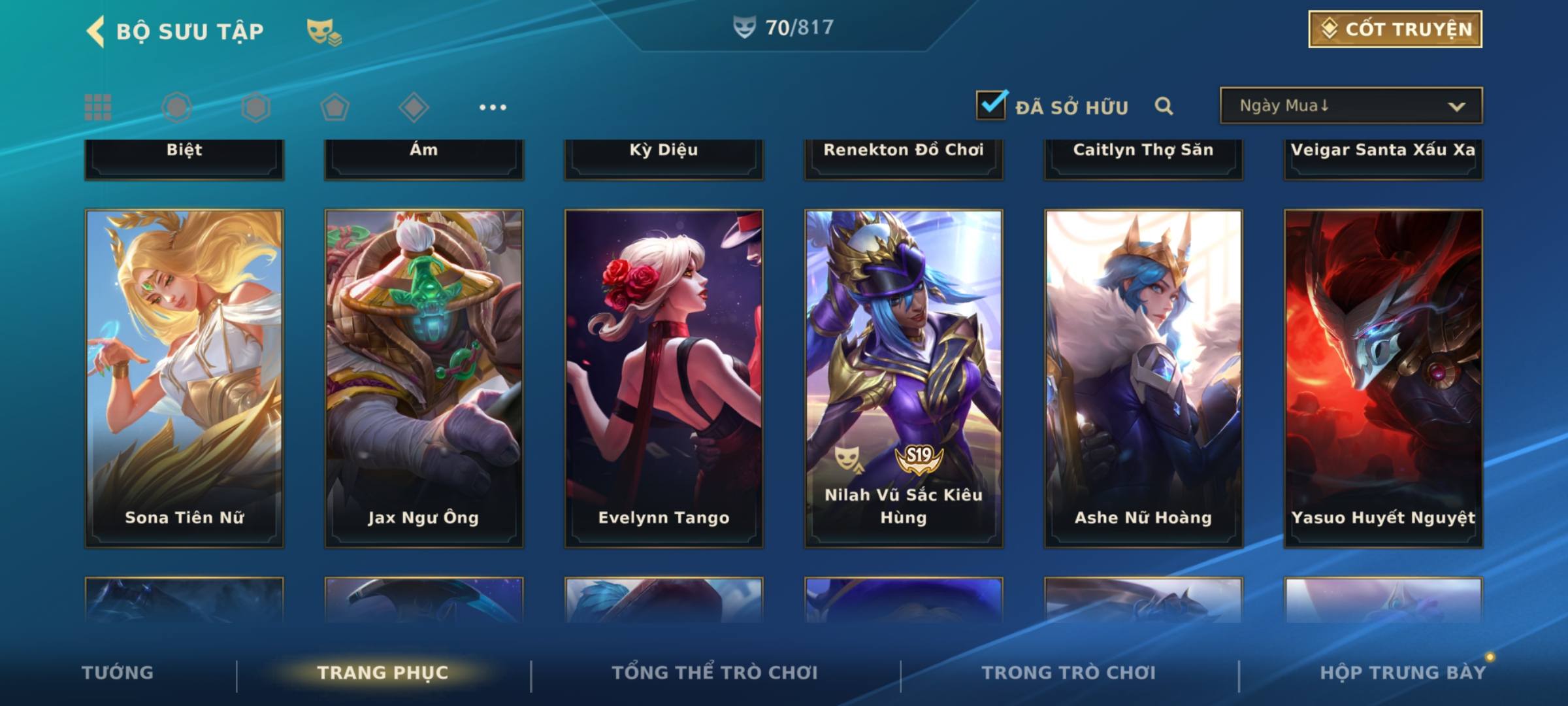The image size is (1568, 706).
Task: Go back from Bộ Sưu Tập
Action: click(96, 31)
